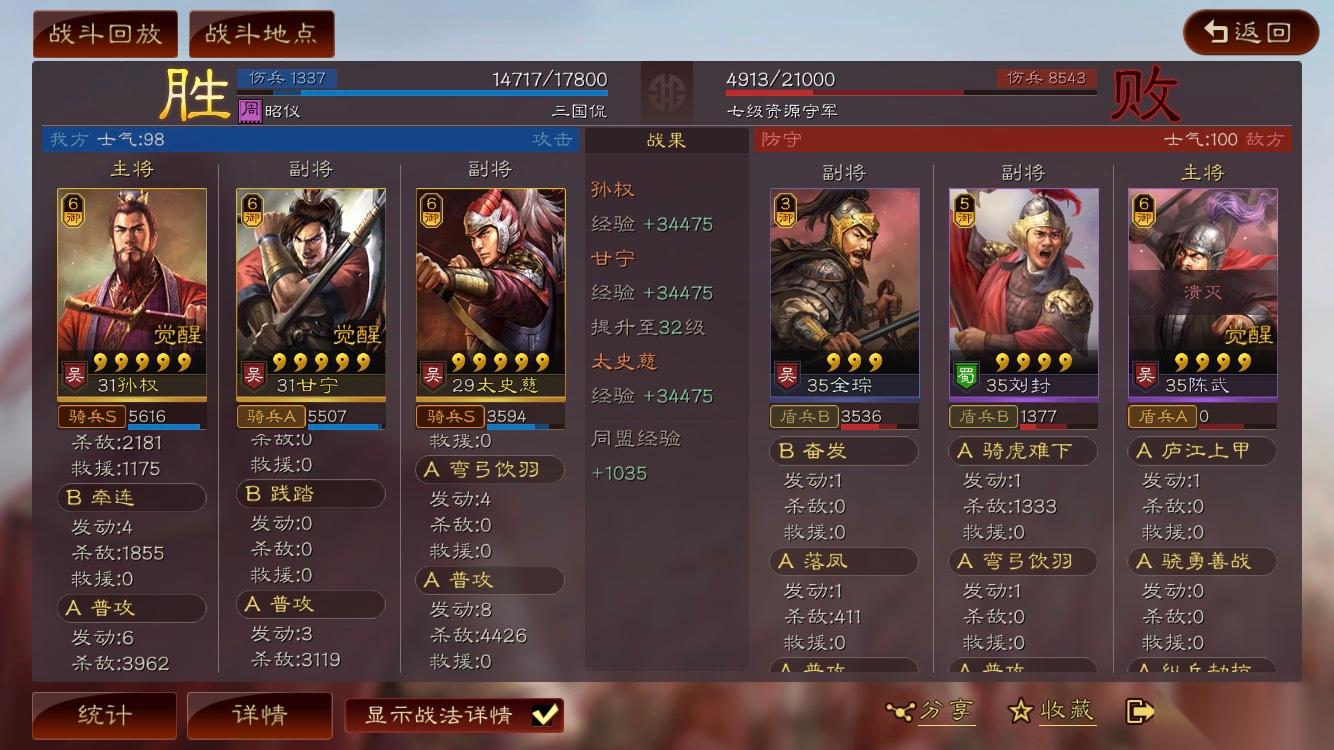This screenshot has width=1334, height=750.
Task: Open the 详情 panel
Action: [259, 715]
